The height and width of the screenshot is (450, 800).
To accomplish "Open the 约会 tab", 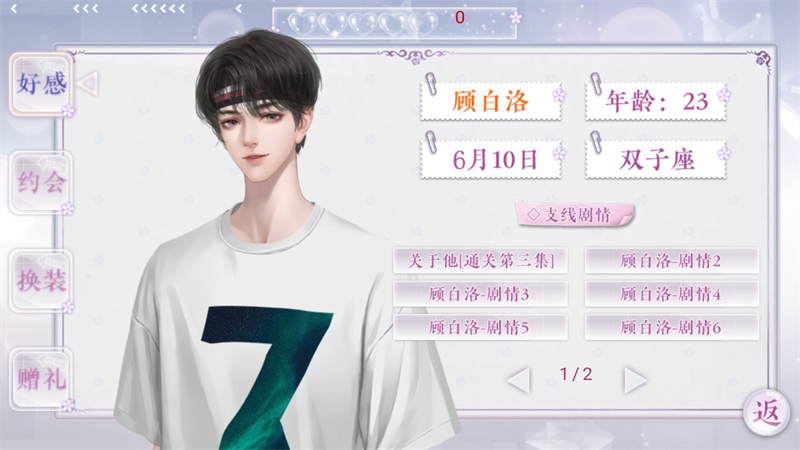I will coord(41,182).
